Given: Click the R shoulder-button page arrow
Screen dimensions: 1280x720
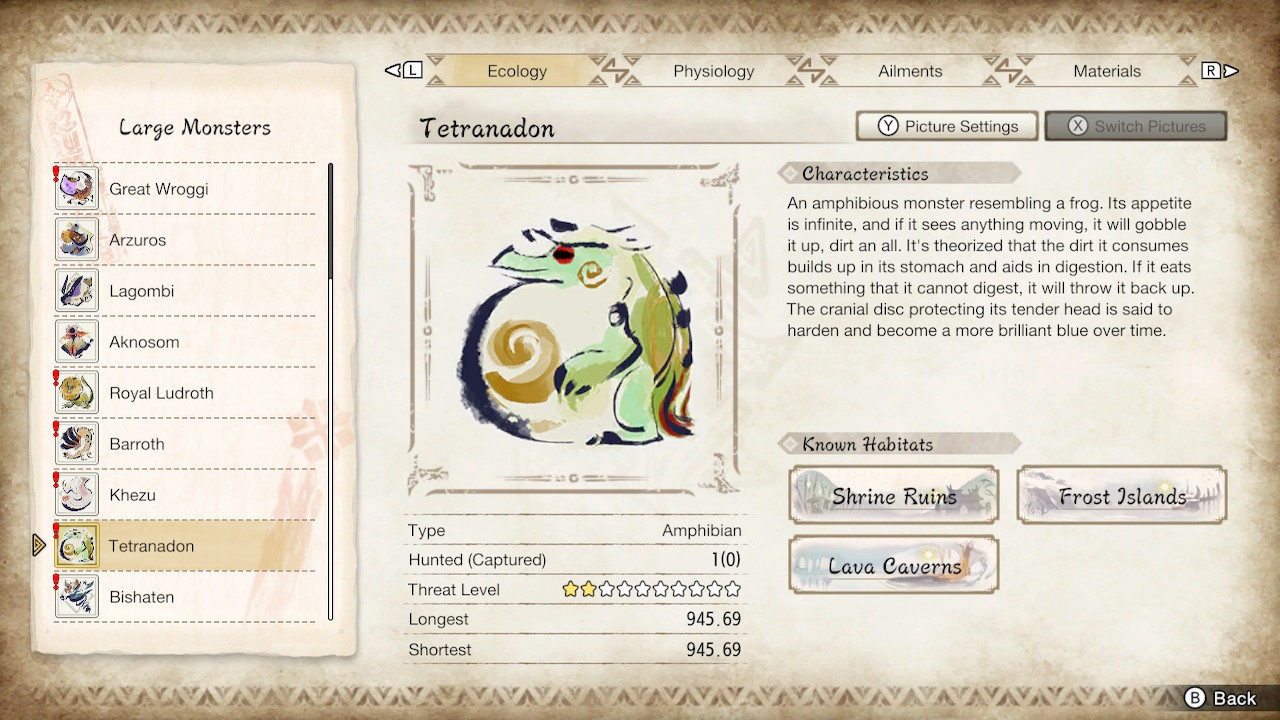Looking at the screenshot, I should pos(1213,70).
